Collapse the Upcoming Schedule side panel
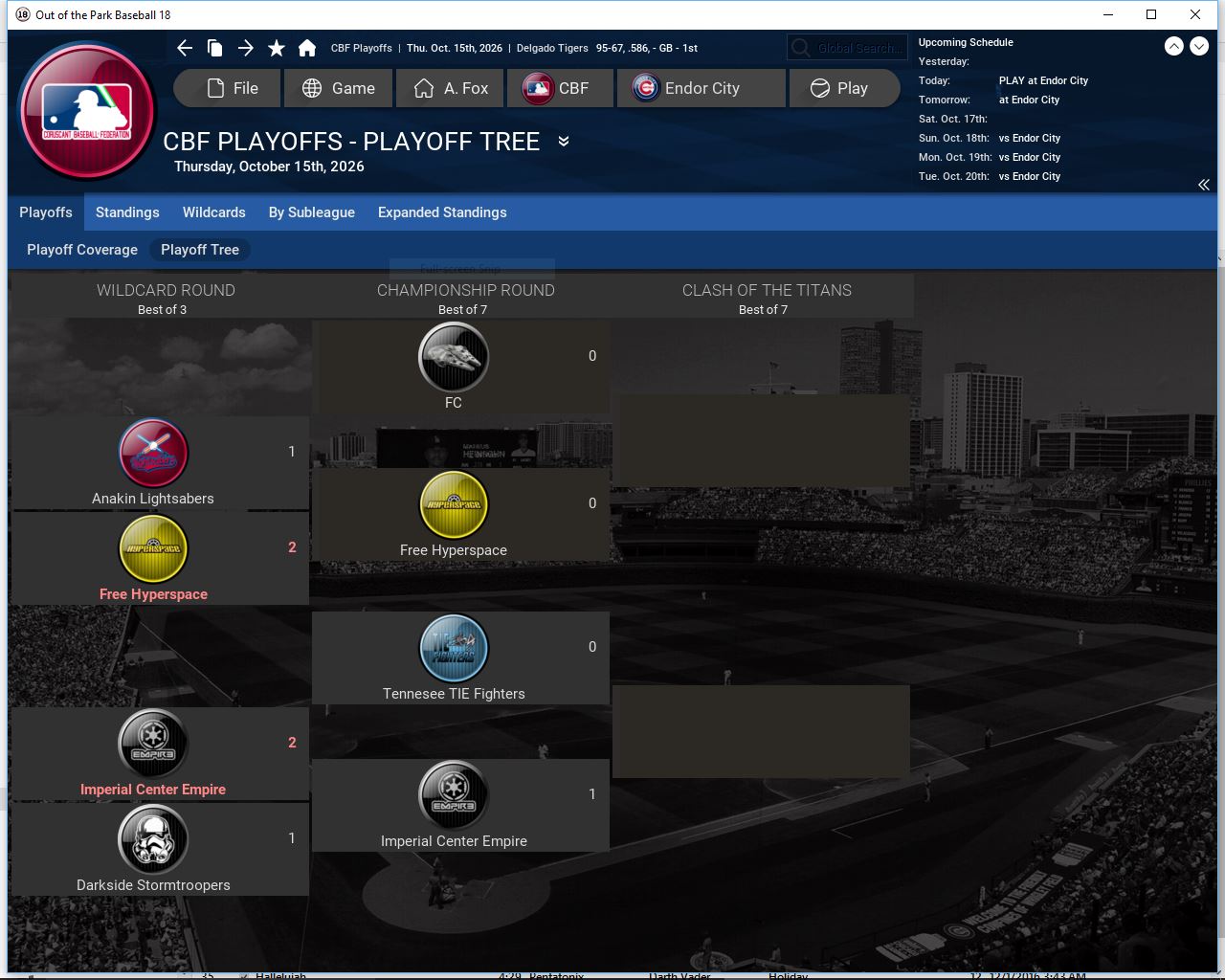The image size is (1225, 980). tap(1204, 185)
